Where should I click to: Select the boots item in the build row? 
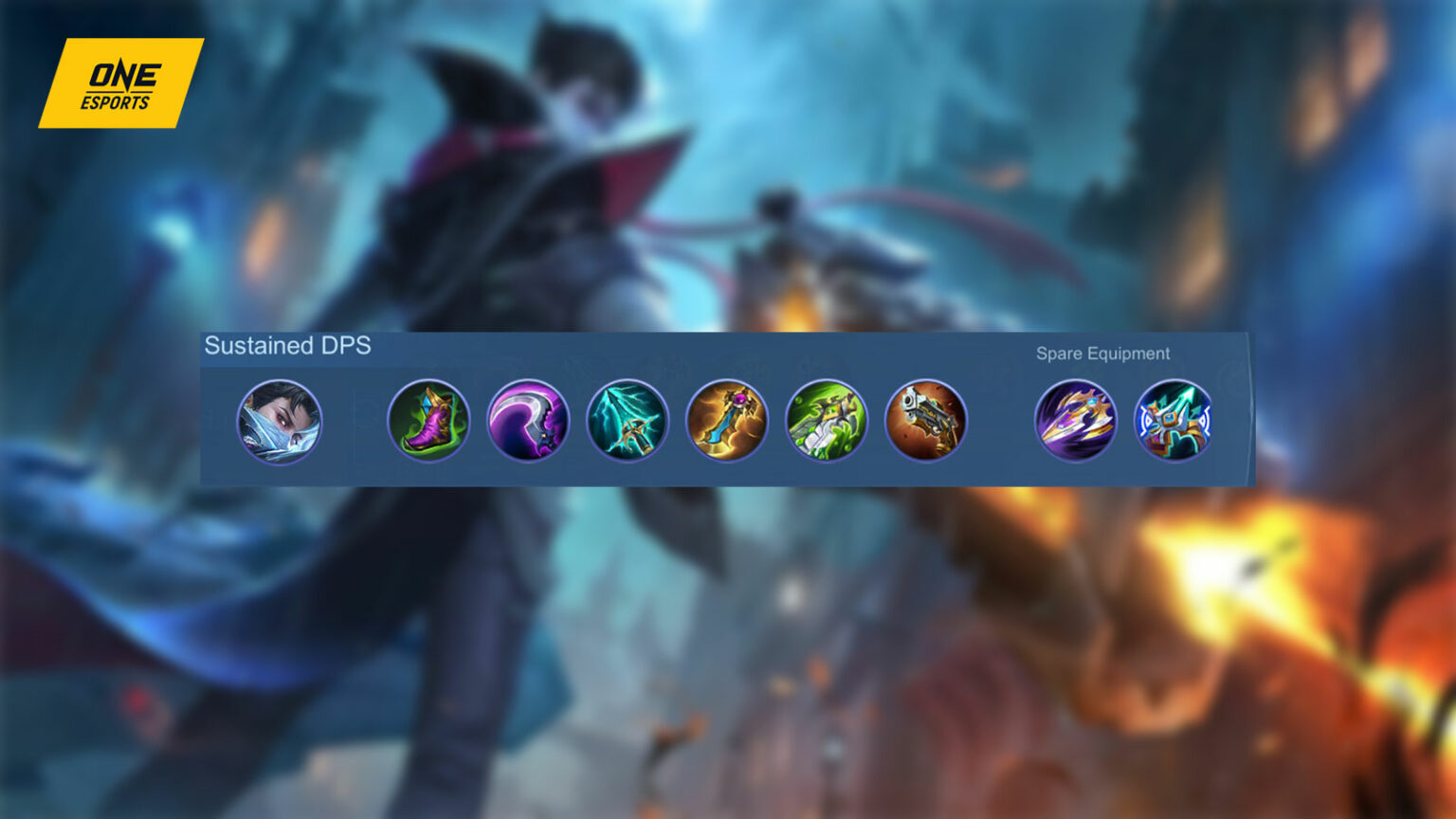click(428, 423)
